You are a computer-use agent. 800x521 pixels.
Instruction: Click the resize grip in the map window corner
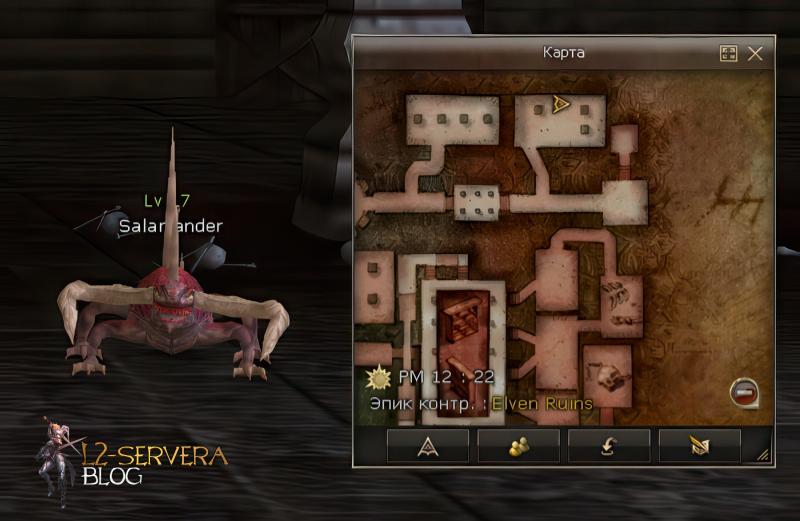(x=763, y=455)
